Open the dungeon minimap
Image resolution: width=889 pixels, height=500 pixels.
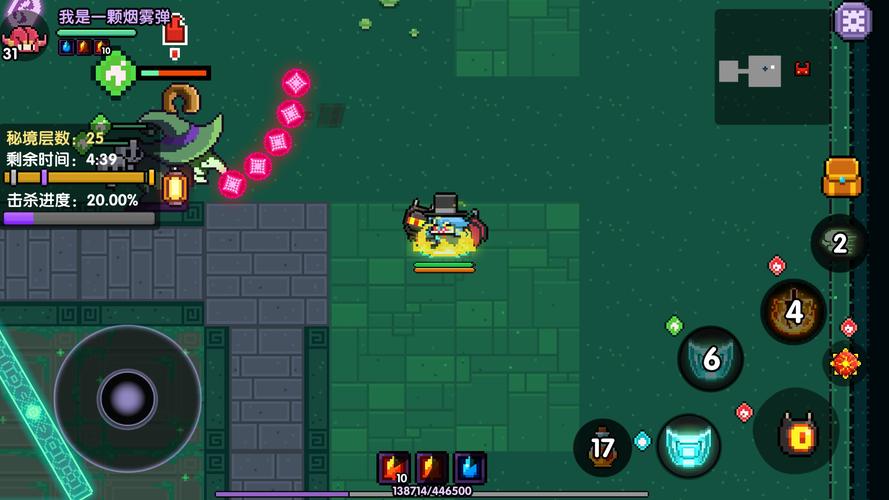772,68
